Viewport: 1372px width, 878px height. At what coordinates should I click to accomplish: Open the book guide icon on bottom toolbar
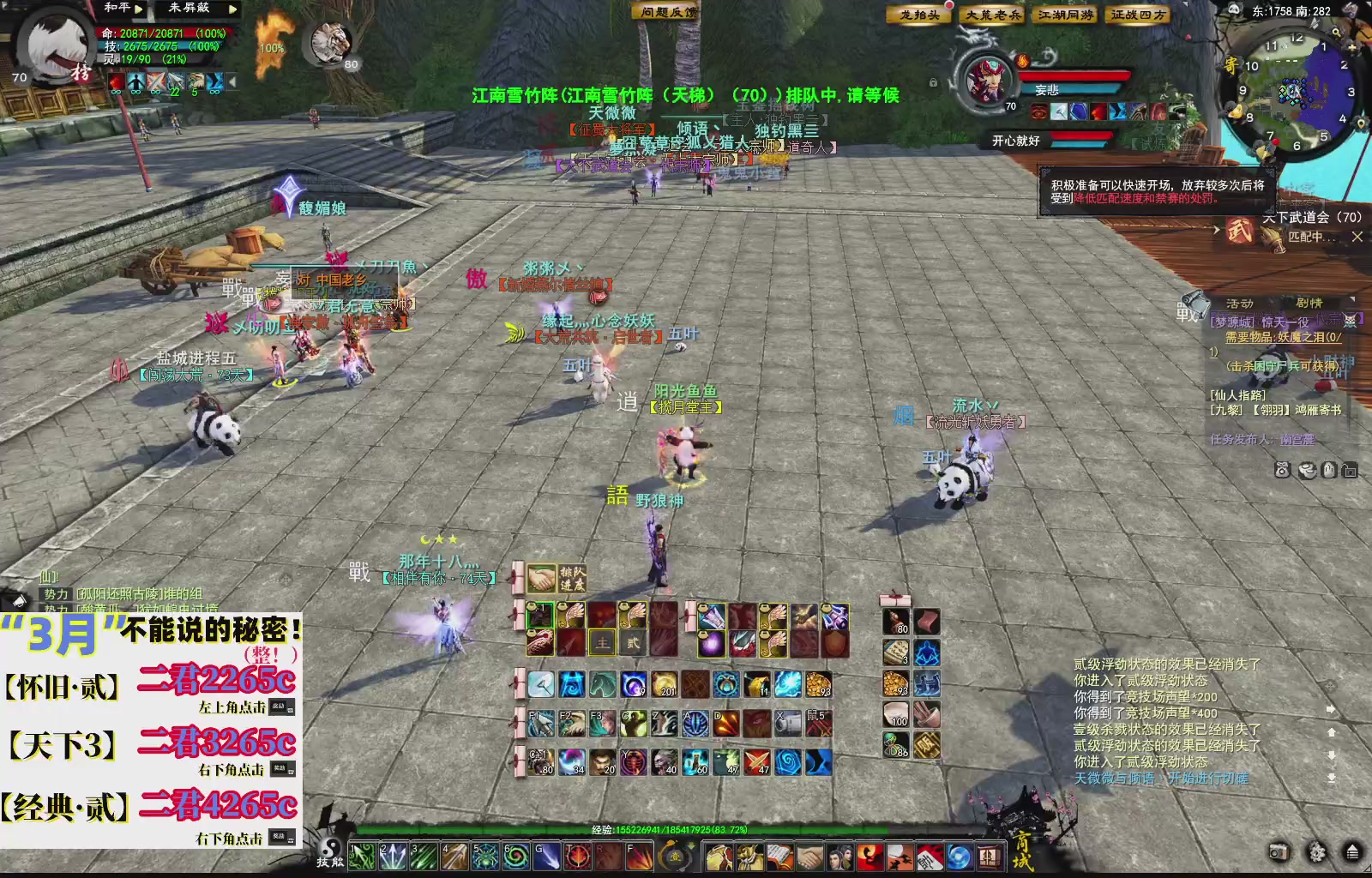click(780, 857)
